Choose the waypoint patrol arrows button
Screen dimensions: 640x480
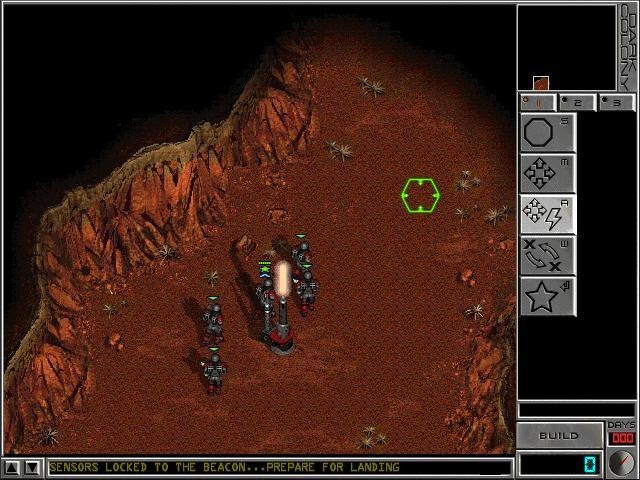[547, 256]
